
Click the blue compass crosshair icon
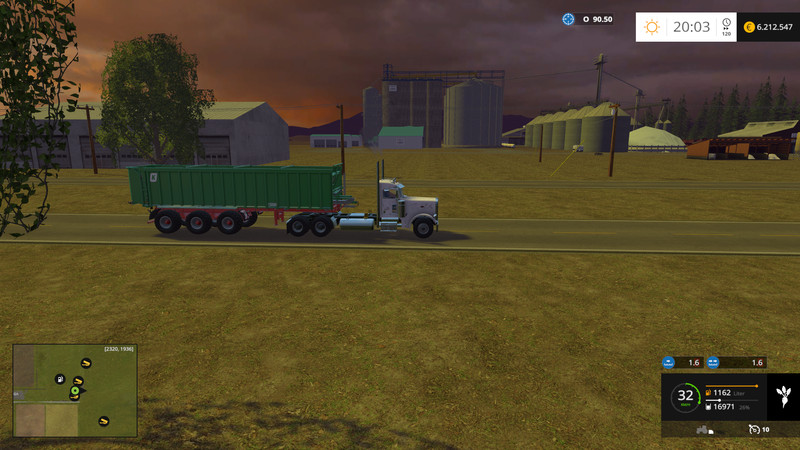569,19
